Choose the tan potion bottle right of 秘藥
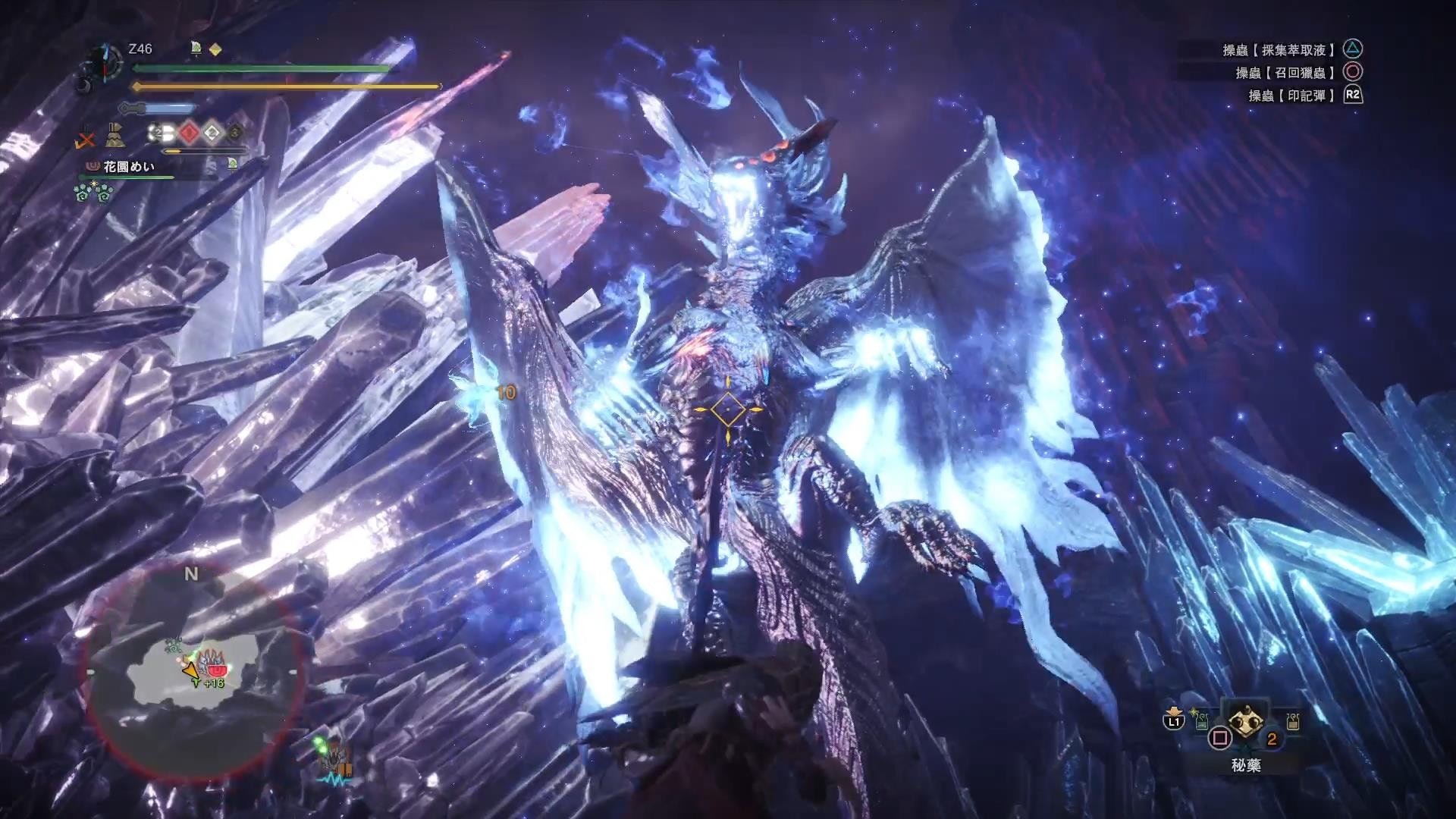This screenshot has width=1456, height=819. [x=1292, y=720]
